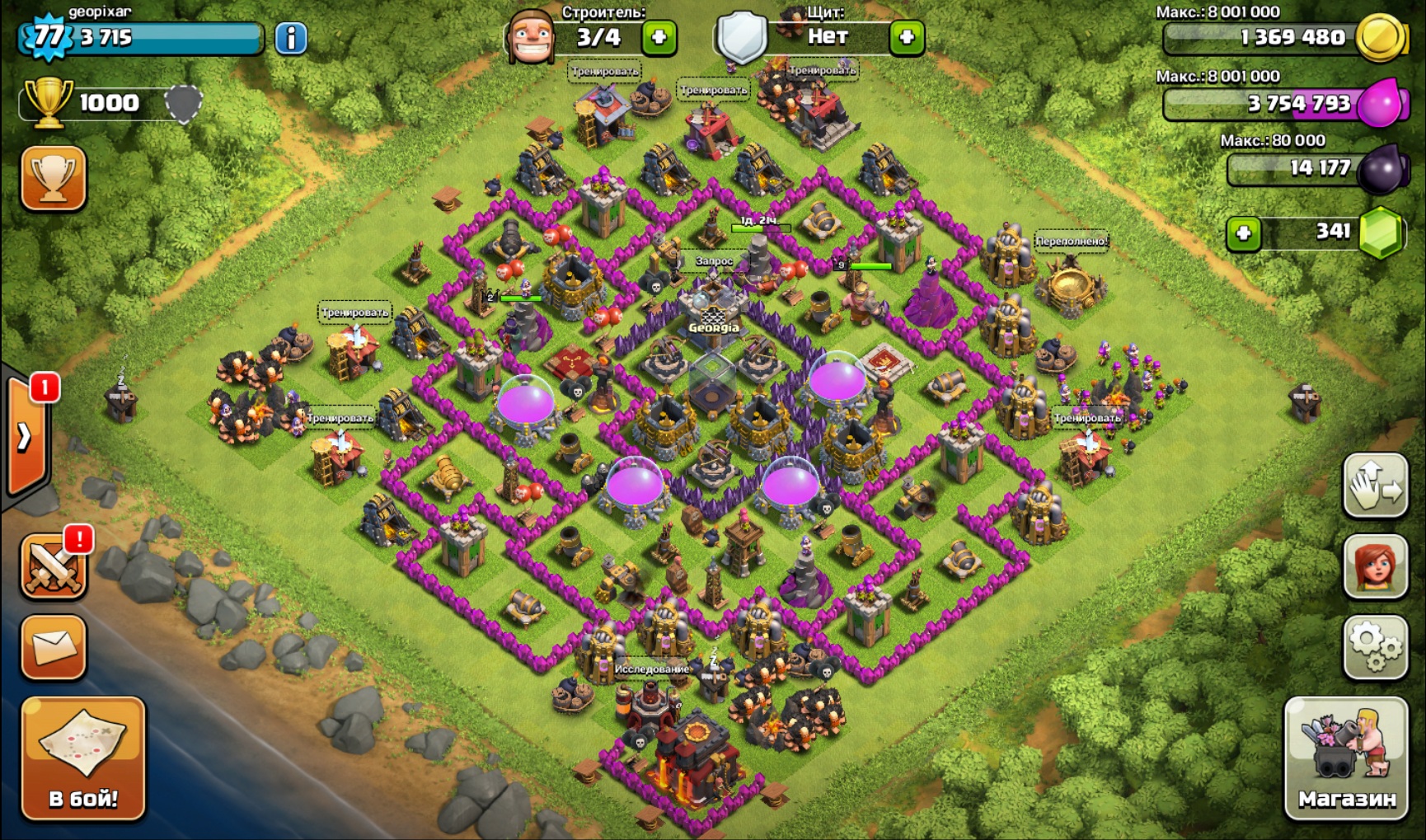The height and width of the screenshot is (840, 1426).
Task: Open the envelope messages inbox
Action: (54, 647)
